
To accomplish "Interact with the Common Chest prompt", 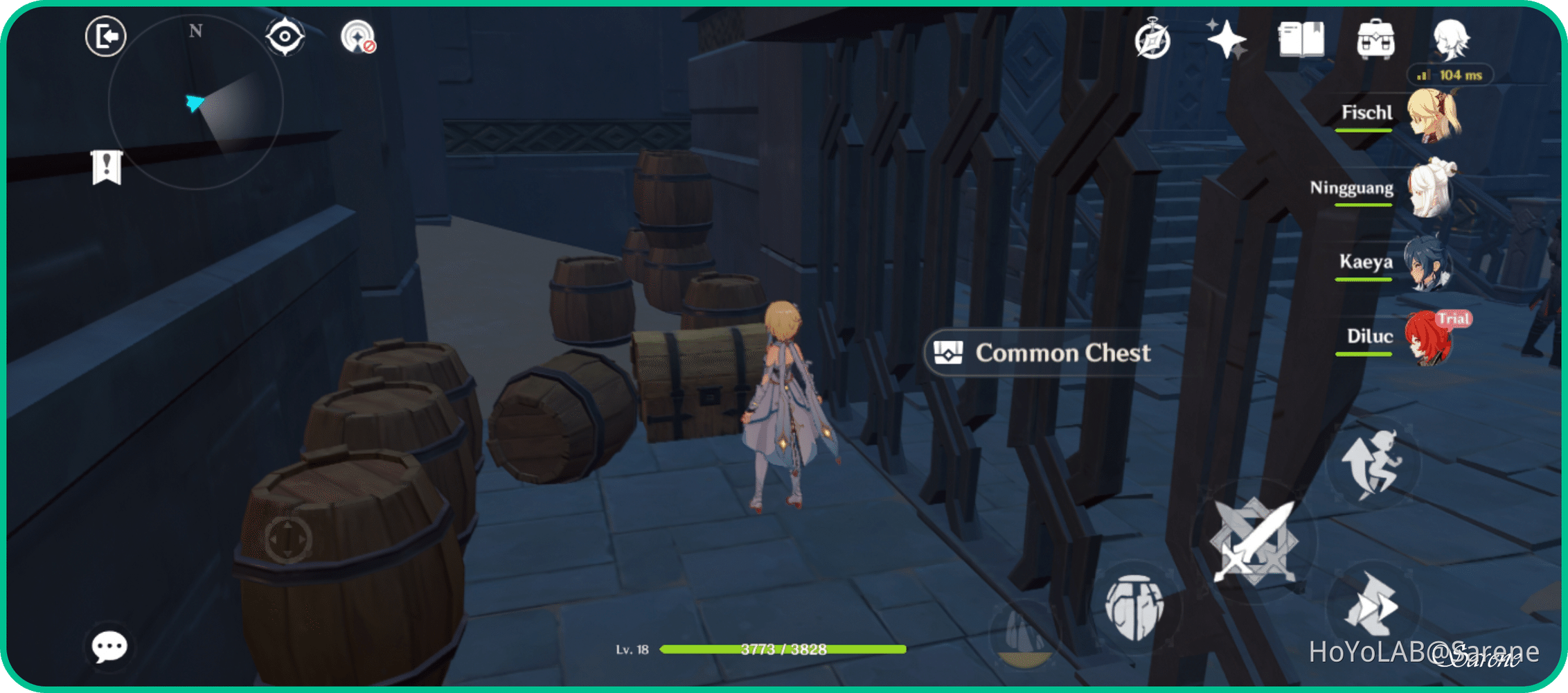I will [x=1037, y=352].
